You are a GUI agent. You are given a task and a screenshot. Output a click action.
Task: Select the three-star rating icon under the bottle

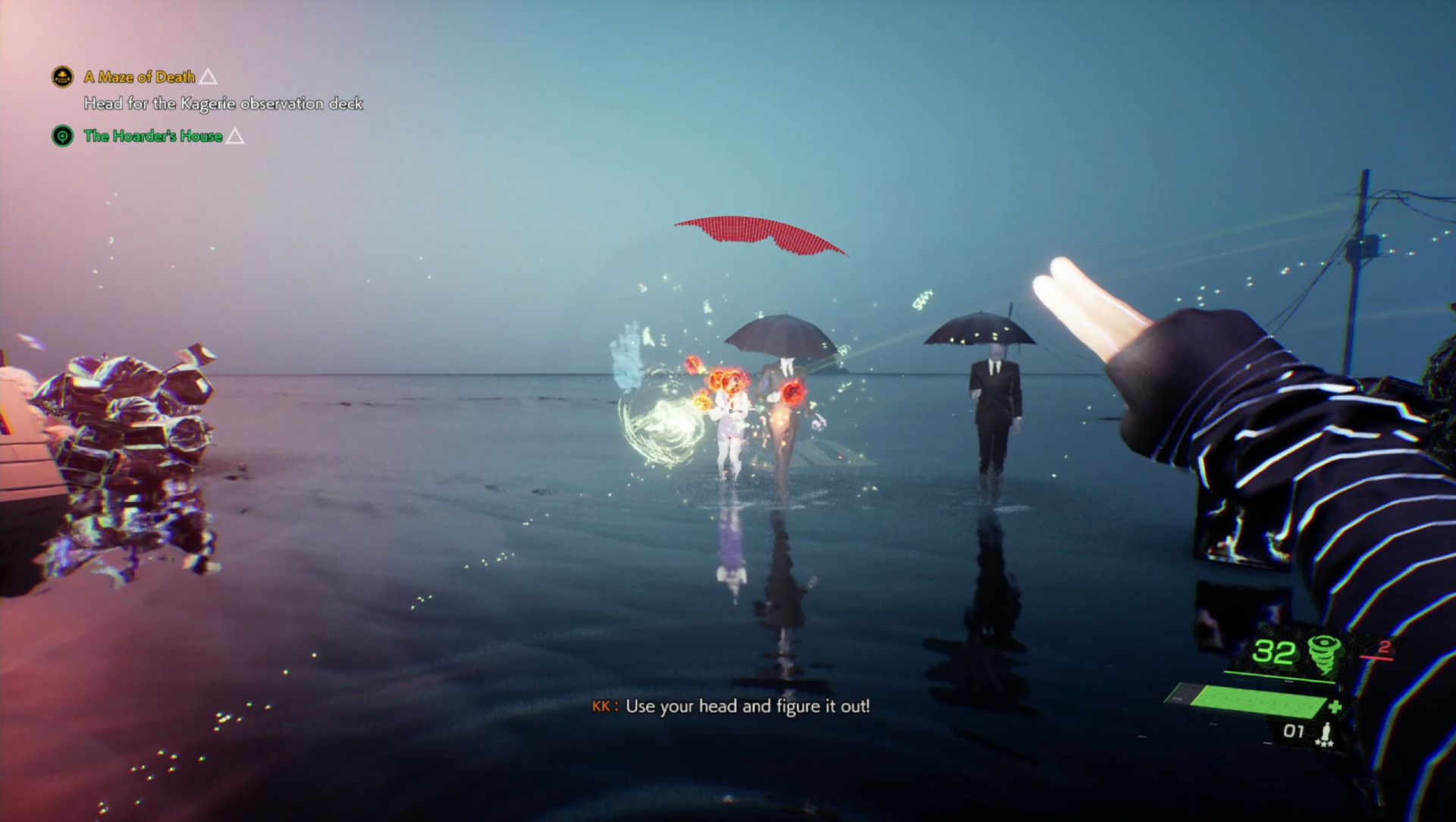[1324, 743]
